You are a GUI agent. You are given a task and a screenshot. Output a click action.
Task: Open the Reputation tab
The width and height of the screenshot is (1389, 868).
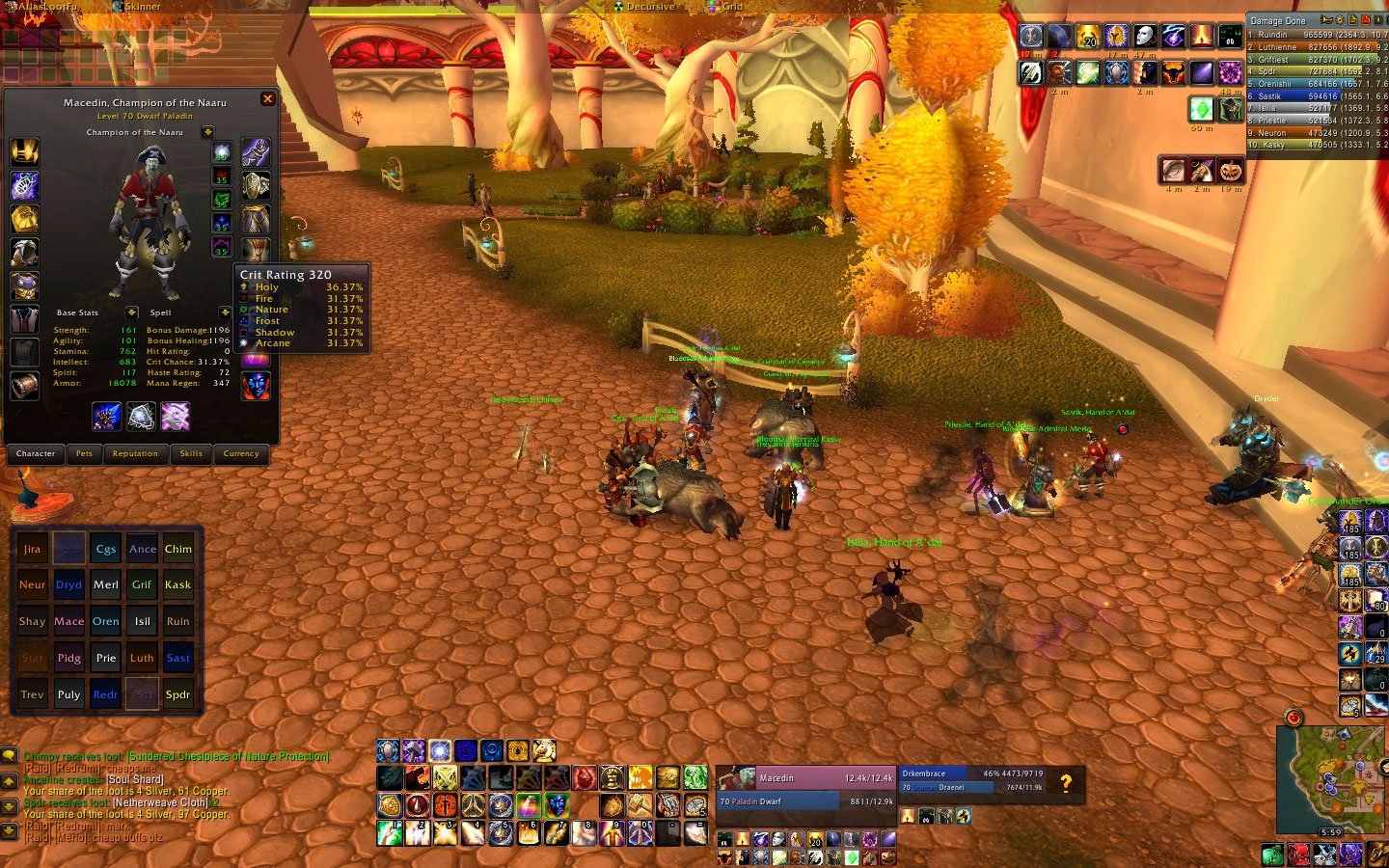click(x=135, y=453)
